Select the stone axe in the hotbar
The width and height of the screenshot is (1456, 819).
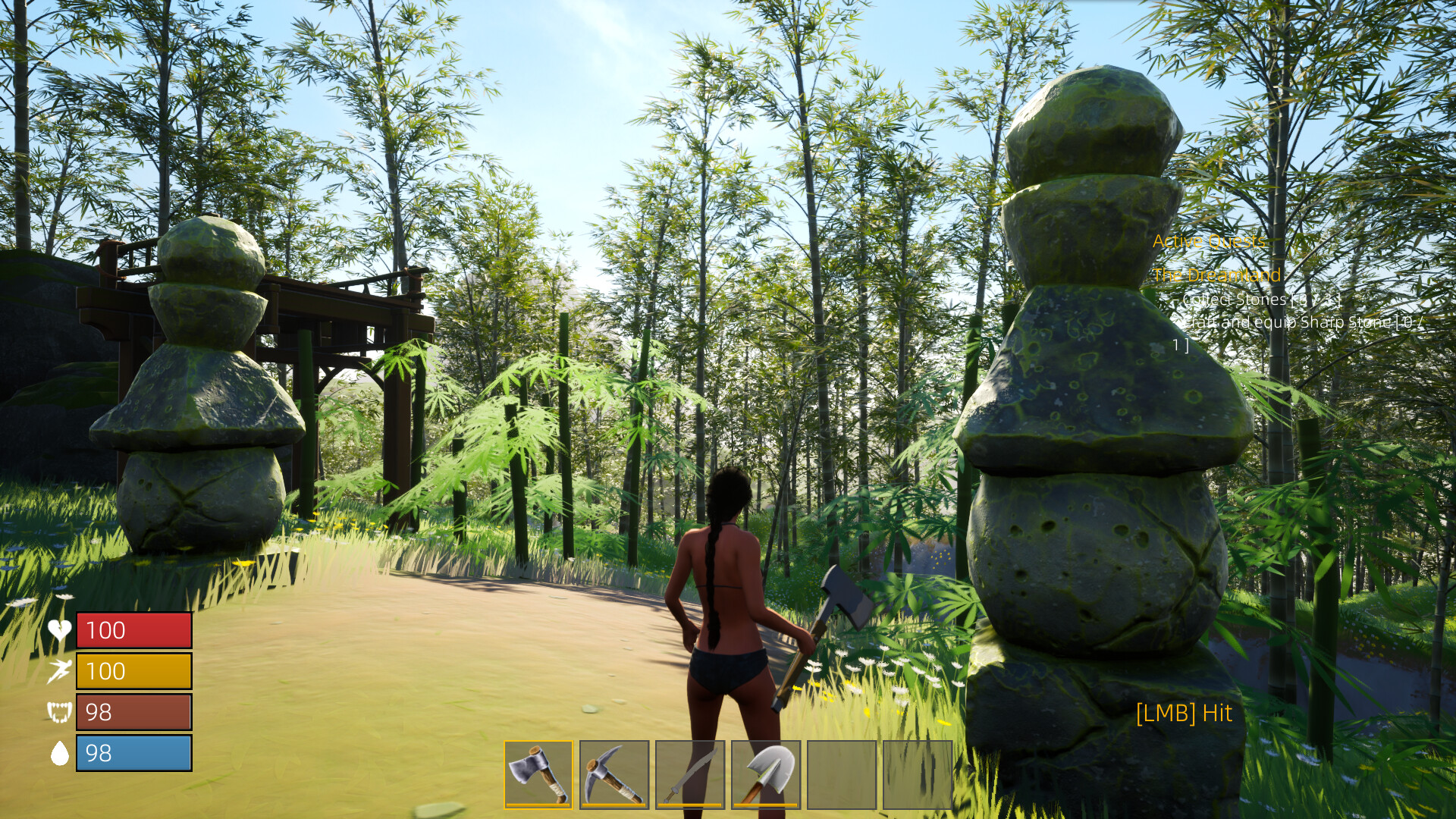tap(540, 774)
